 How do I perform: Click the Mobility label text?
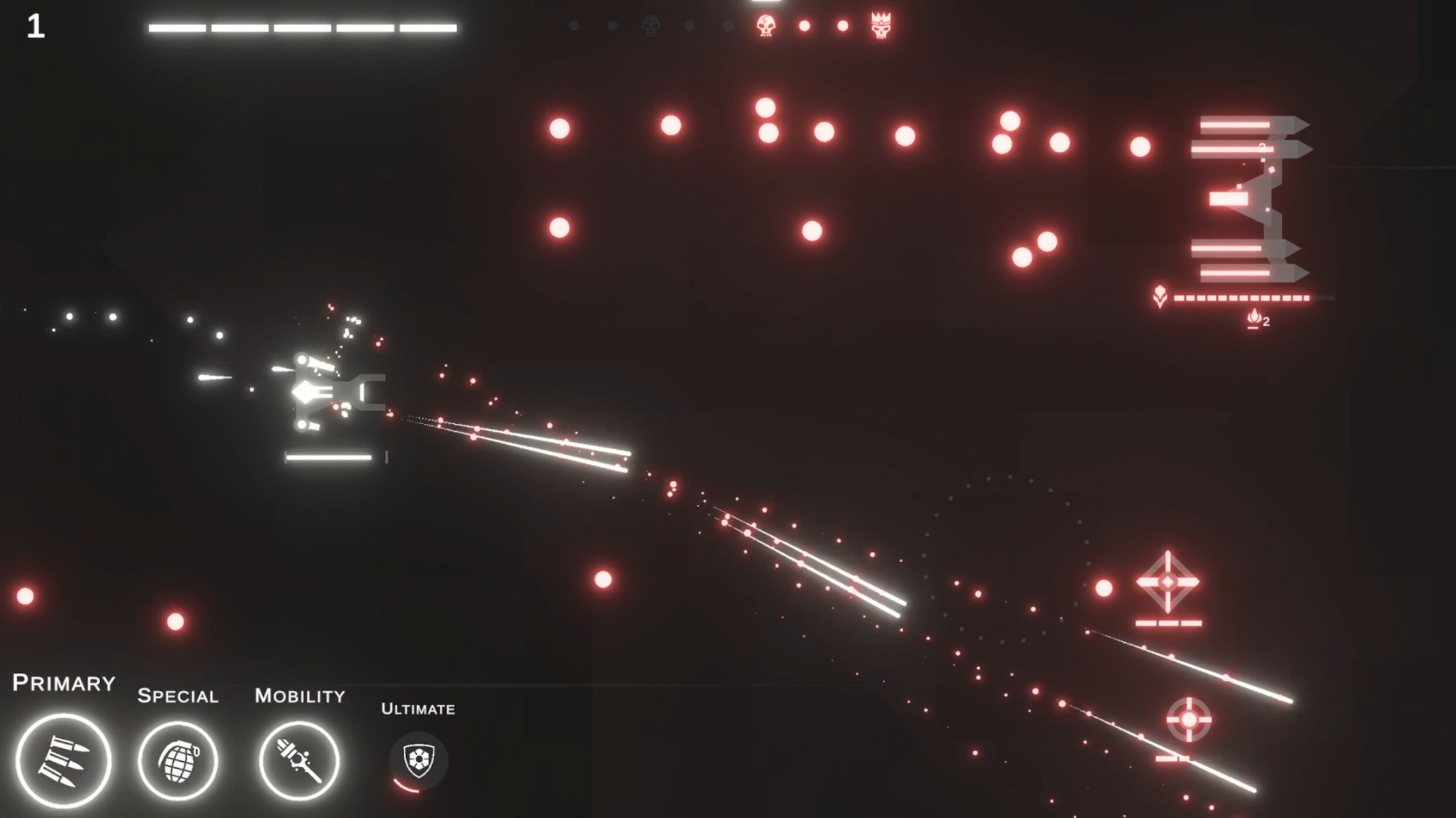click(299, 697)
